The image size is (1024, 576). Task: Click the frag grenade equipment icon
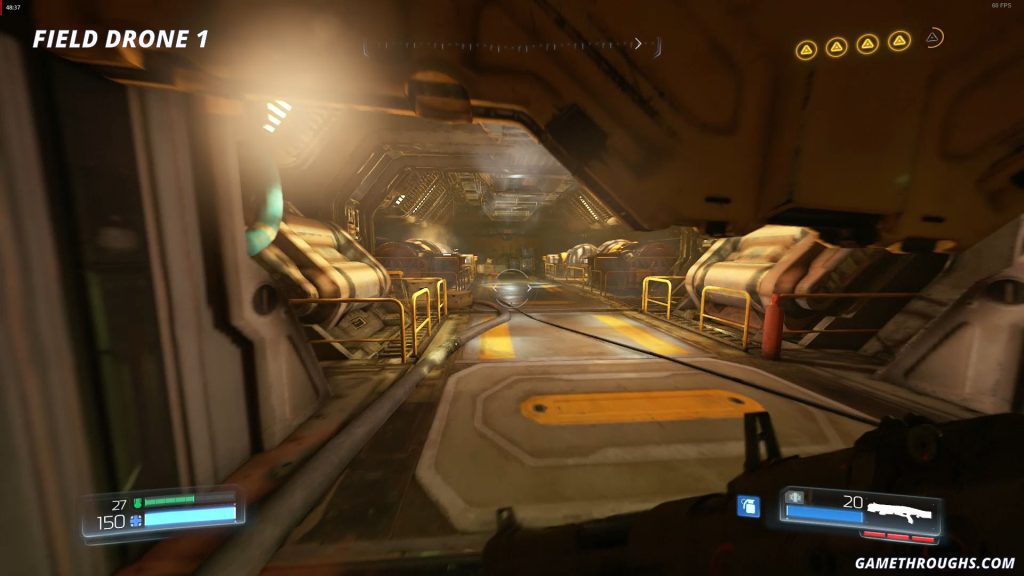[748, 506]
